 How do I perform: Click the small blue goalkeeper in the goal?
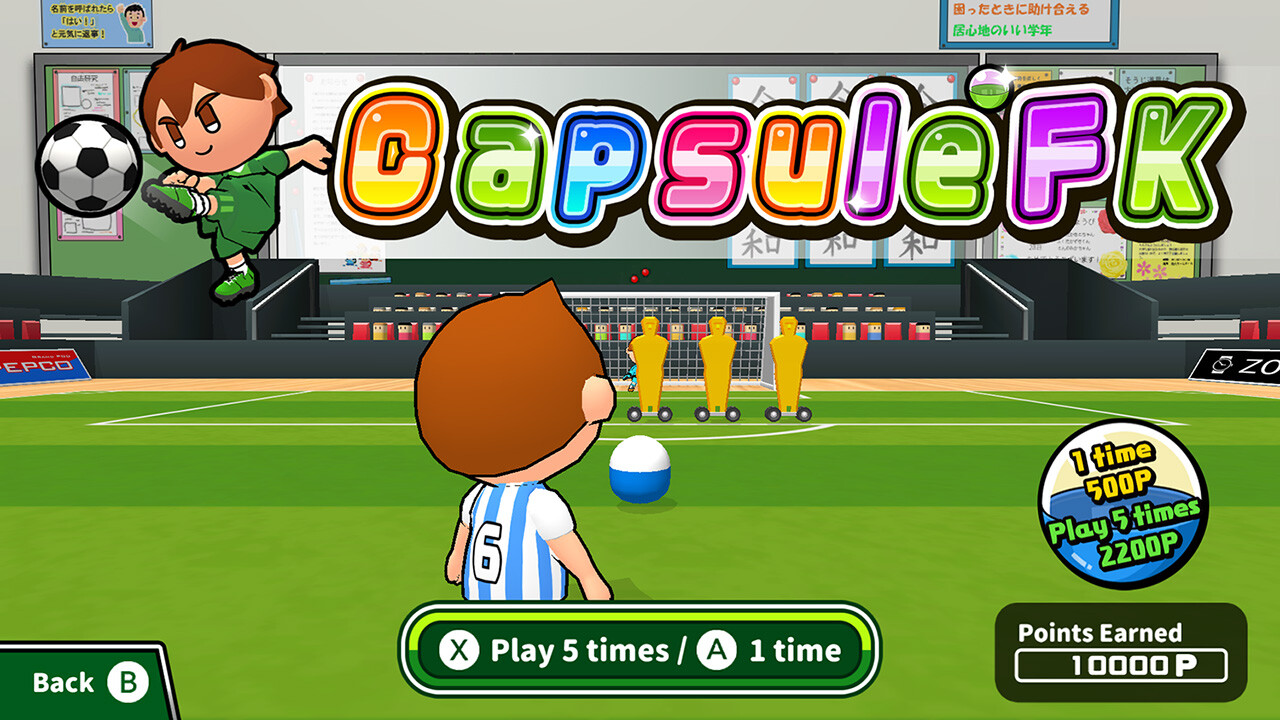click(634, 372)
